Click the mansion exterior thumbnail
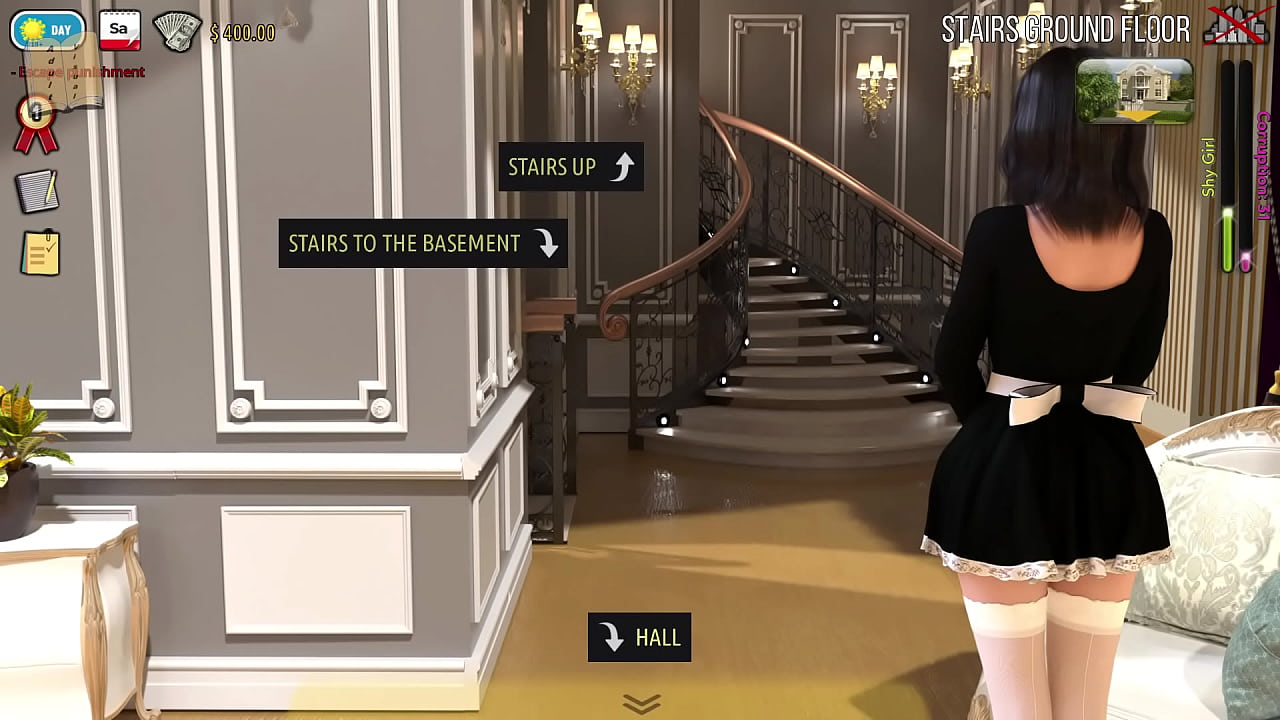 1135,91
